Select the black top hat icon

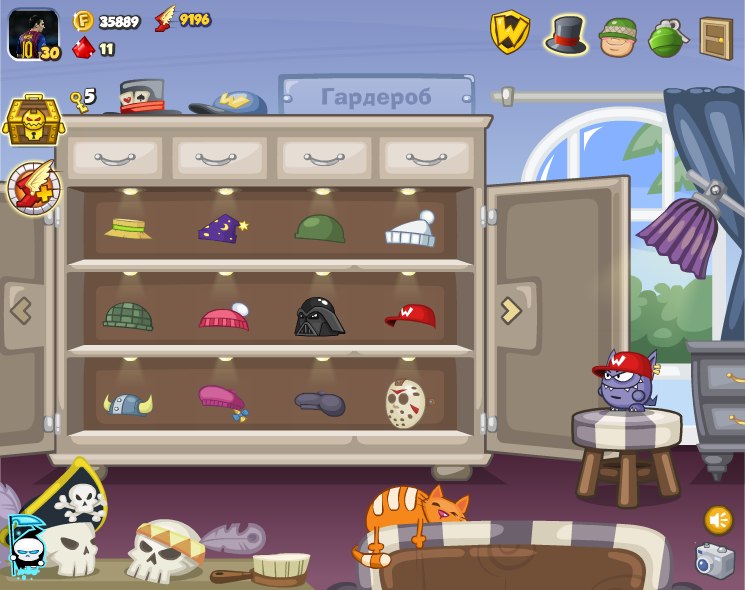[566, 34]
